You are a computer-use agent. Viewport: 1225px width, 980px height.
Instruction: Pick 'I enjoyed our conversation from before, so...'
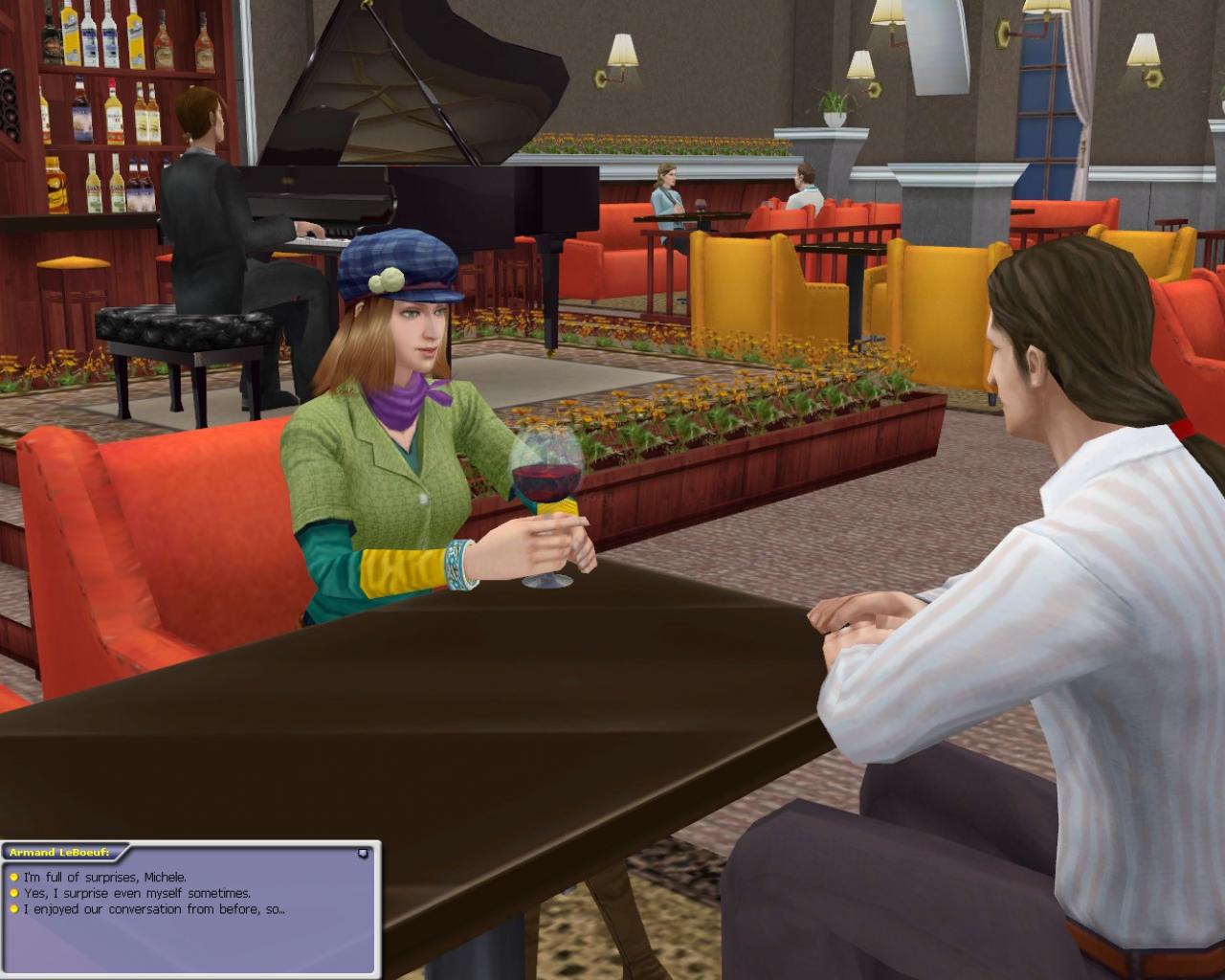(x=153, y=908)
